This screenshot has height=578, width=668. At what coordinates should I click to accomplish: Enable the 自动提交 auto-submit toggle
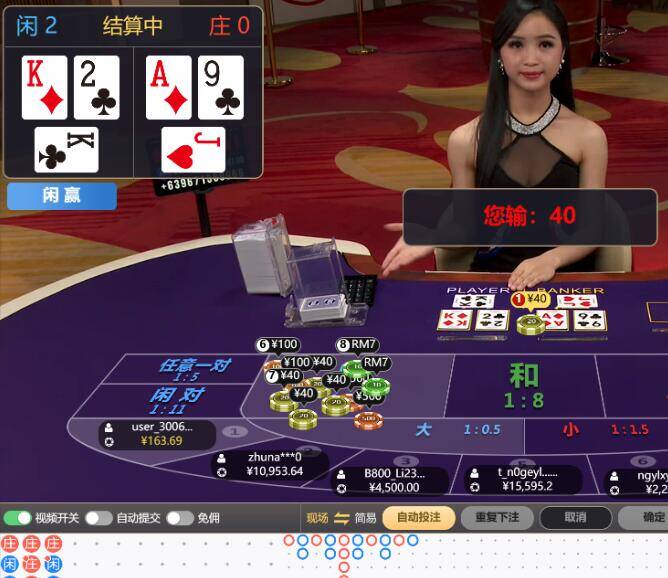[x=98, y=518]
